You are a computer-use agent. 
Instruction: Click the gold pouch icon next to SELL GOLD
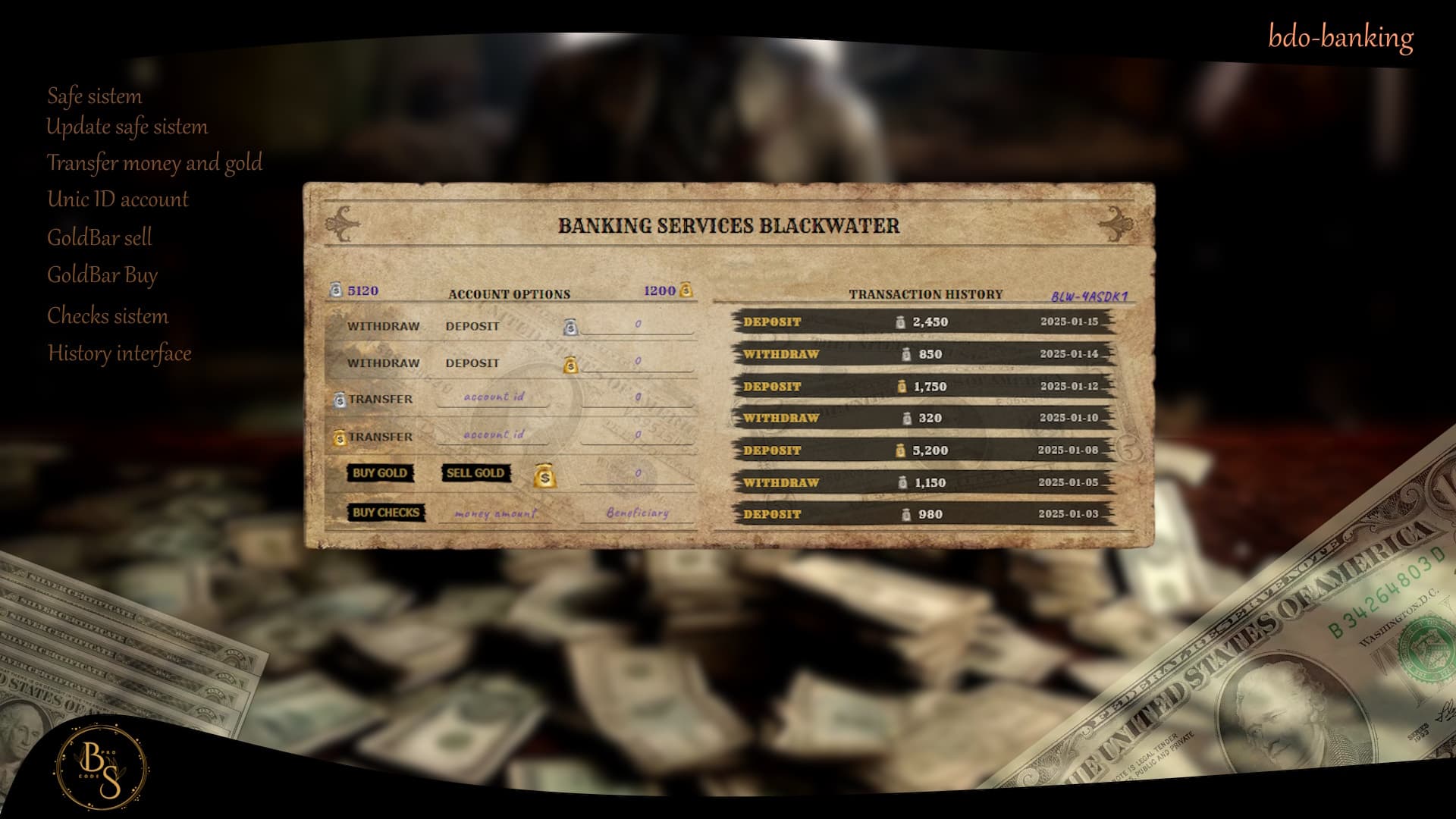[x=544, y=475]
